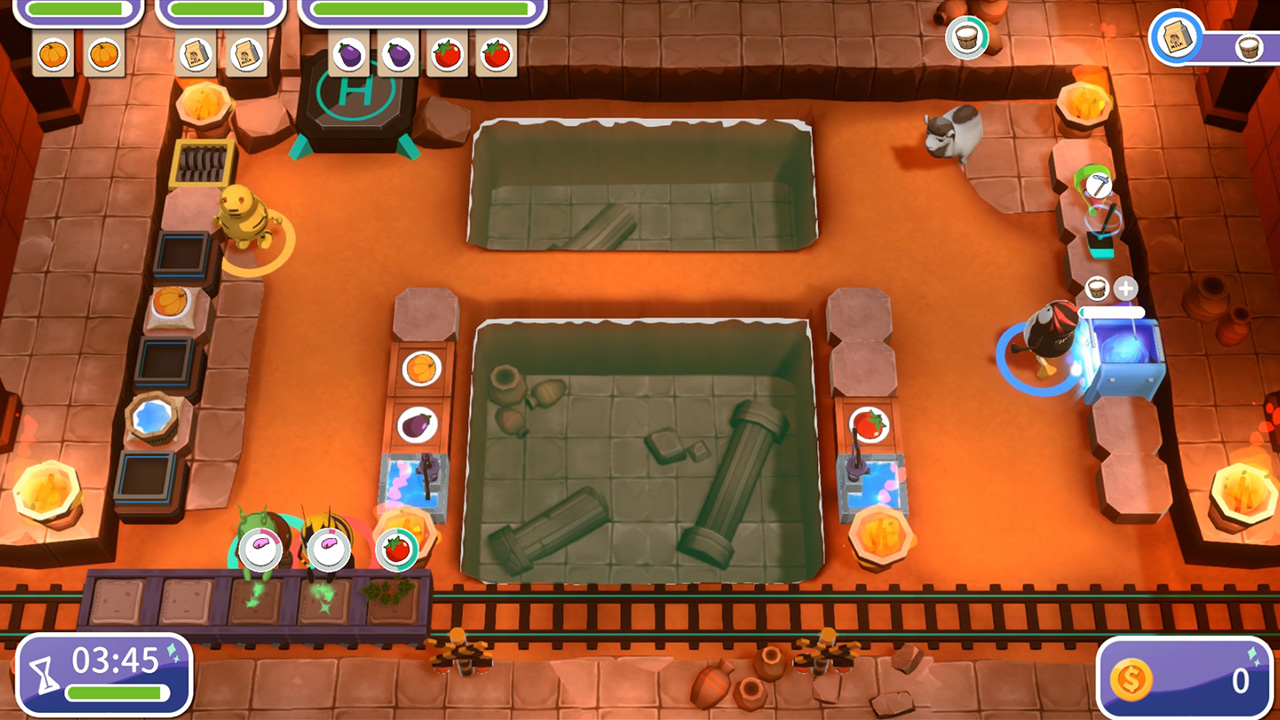This screenshot has width=1280, height=720.
Task: Select the pumpkin icon on the first order ticket
Action: point(52,53)
